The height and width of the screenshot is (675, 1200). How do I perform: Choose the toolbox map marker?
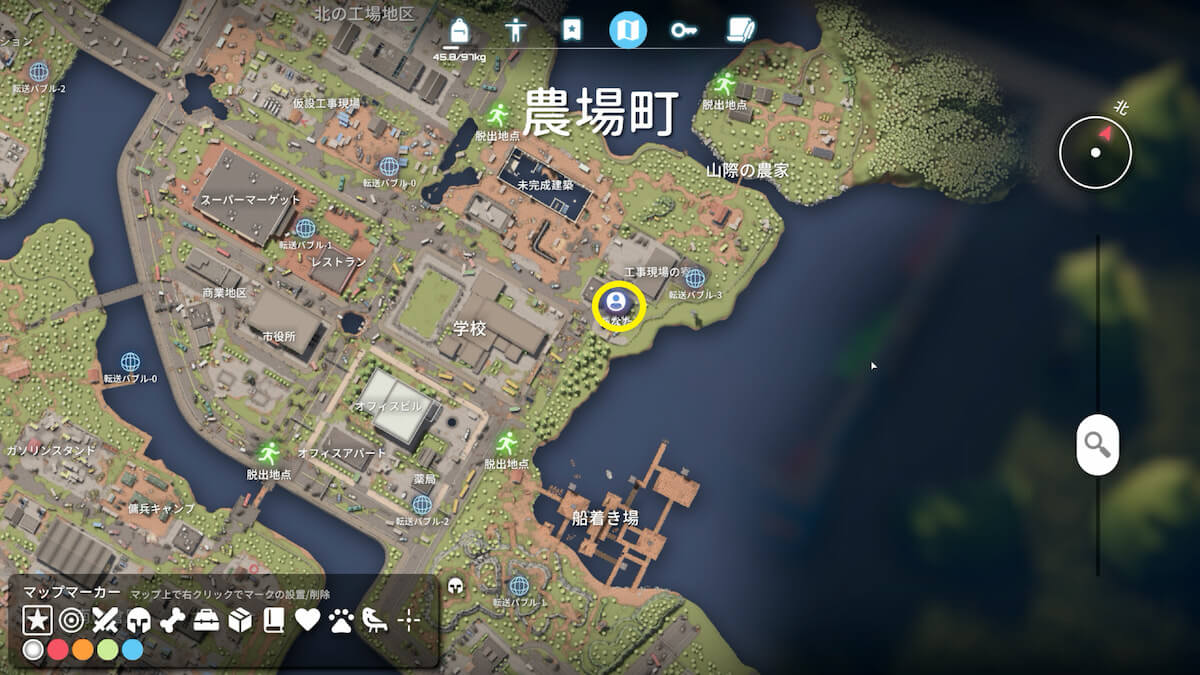(206, 620)
